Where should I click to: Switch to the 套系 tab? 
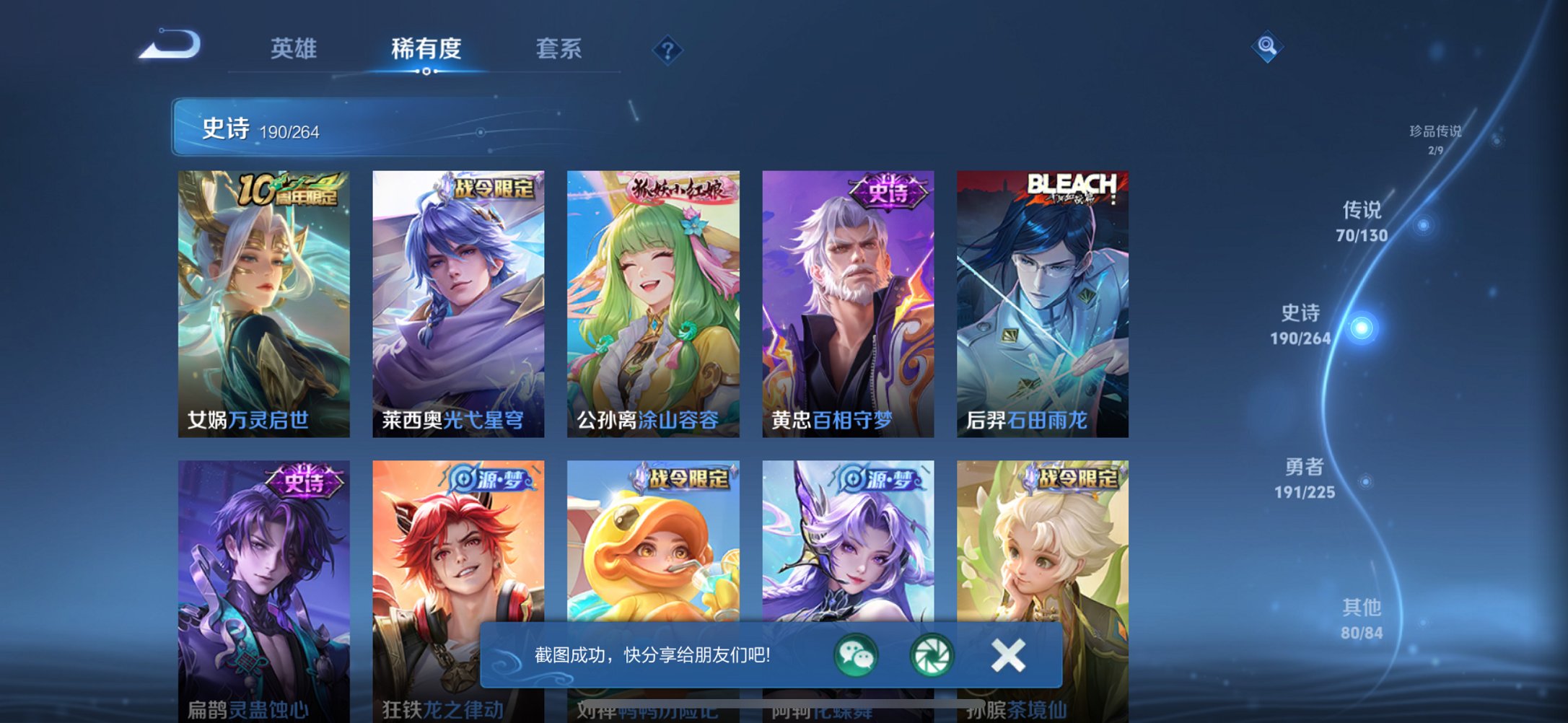pyautogui.click(x=559, y=48)
